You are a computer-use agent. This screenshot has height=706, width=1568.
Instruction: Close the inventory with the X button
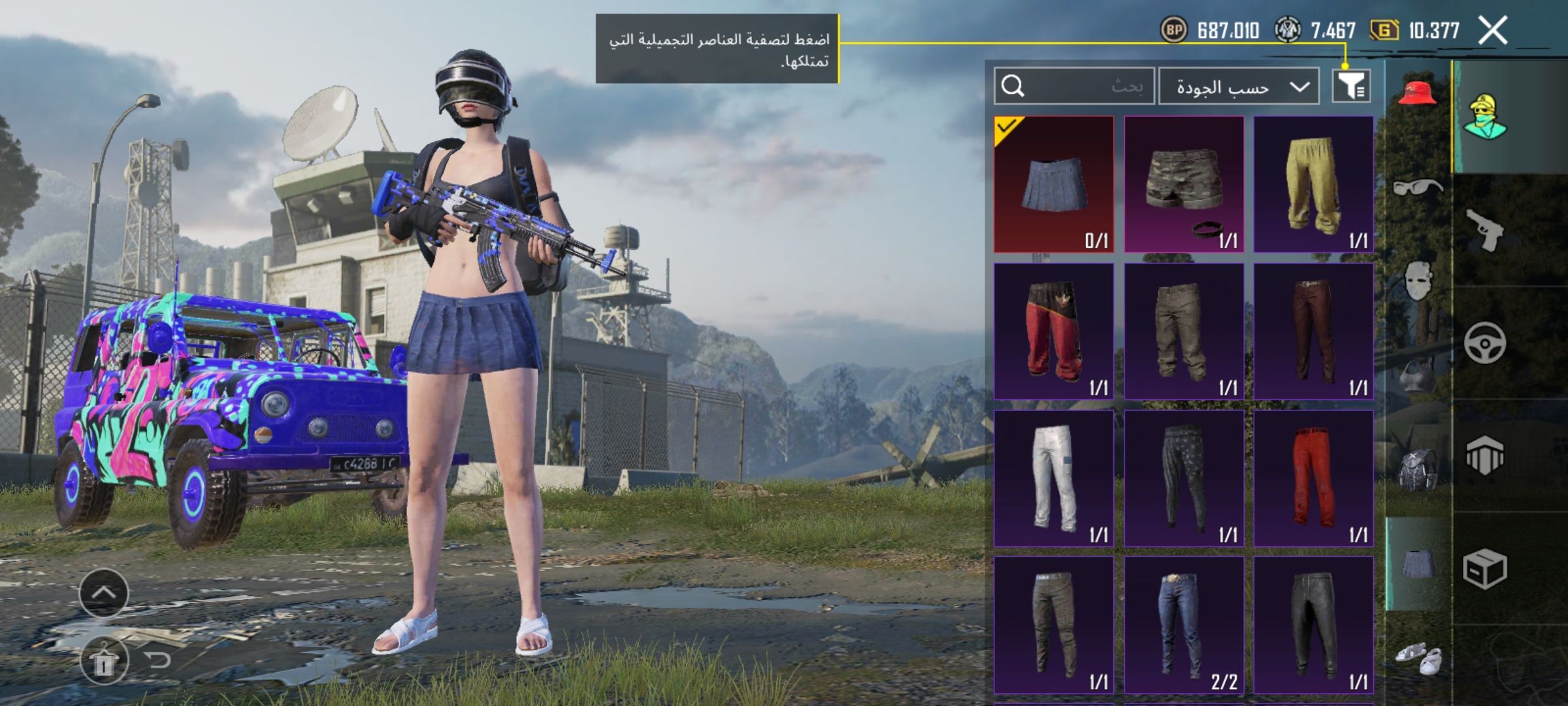1493,31
